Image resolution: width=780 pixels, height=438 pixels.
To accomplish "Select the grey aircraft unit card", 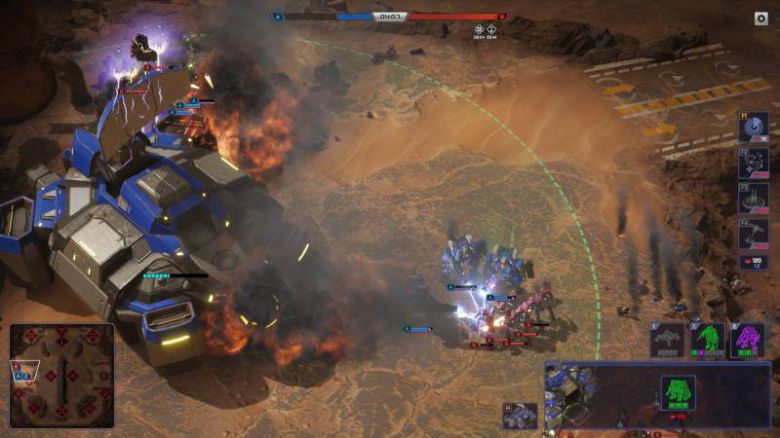I will pyautogui.click(x=668, y=340).
